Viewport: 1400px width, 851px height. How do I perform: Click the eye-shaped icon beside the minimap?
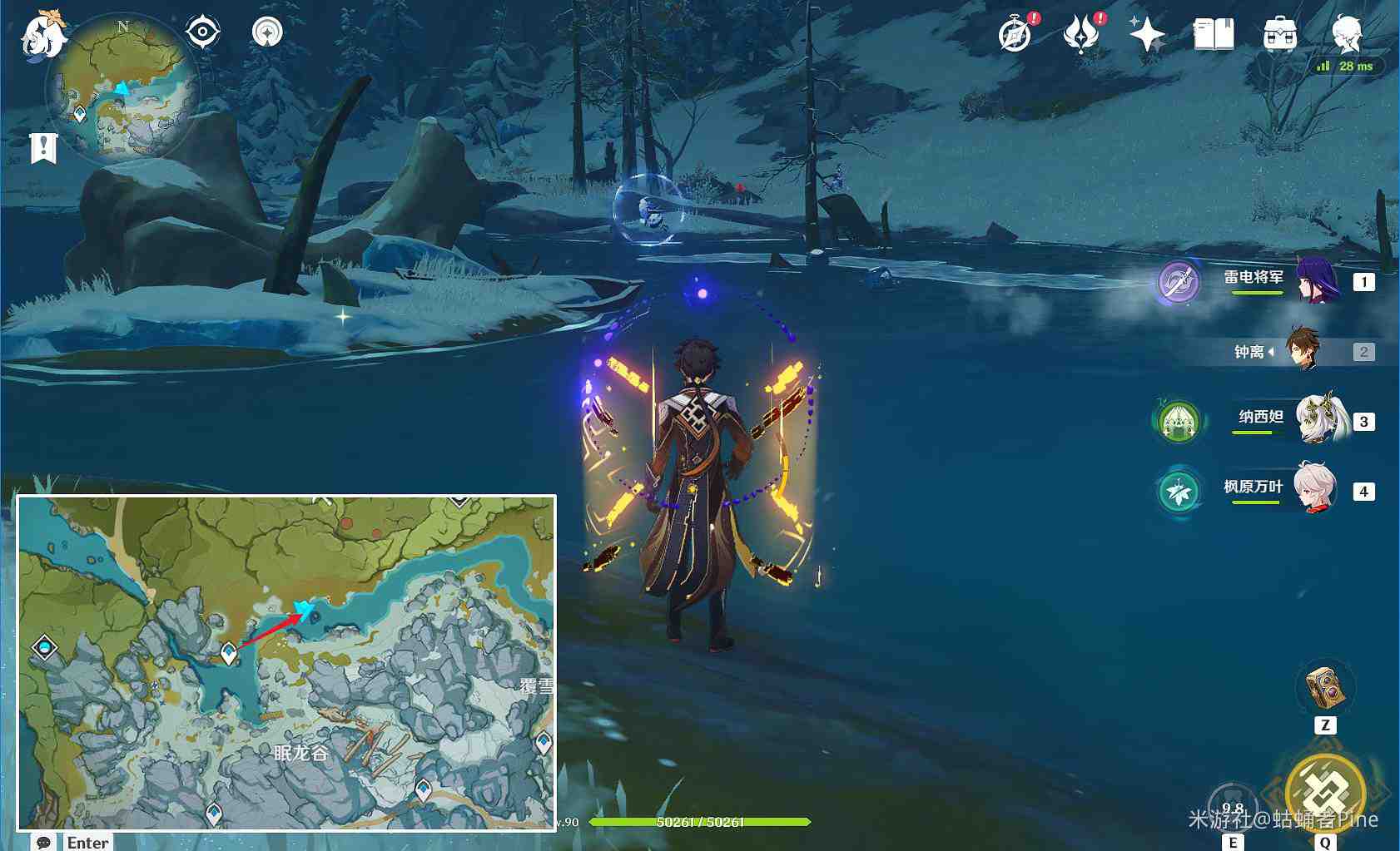(202, 32)
